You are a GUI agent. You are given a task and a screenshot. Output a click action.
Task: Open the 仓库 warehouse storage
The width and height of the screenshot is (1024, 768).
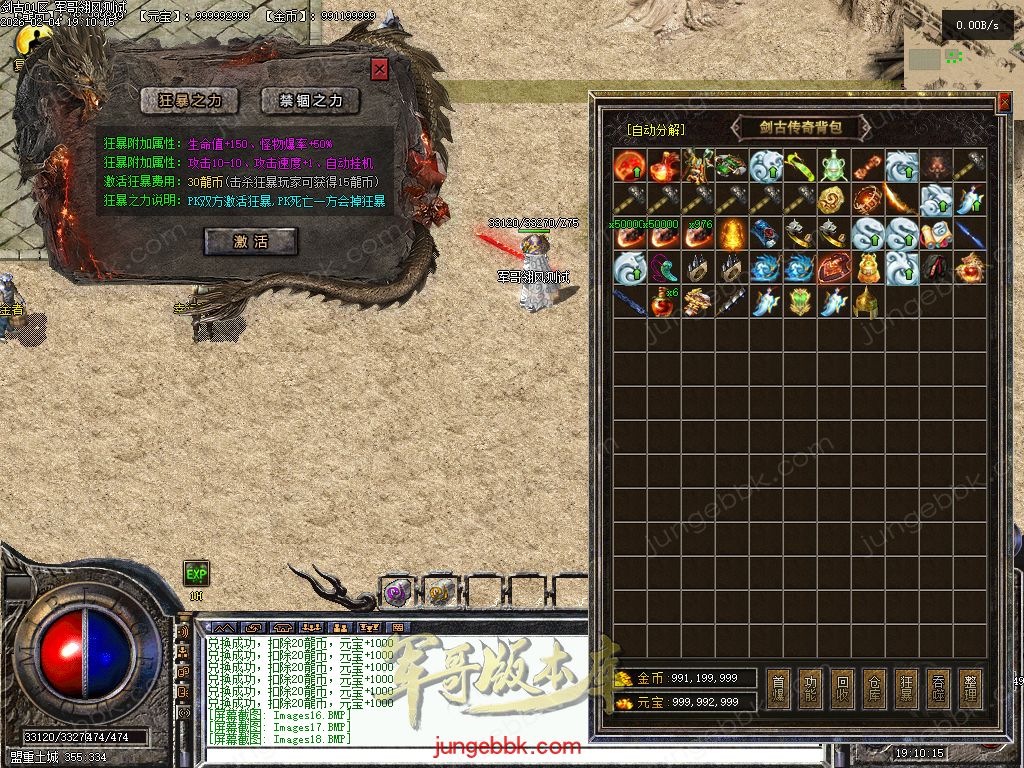pyautogui.click(x=875, y=689)
